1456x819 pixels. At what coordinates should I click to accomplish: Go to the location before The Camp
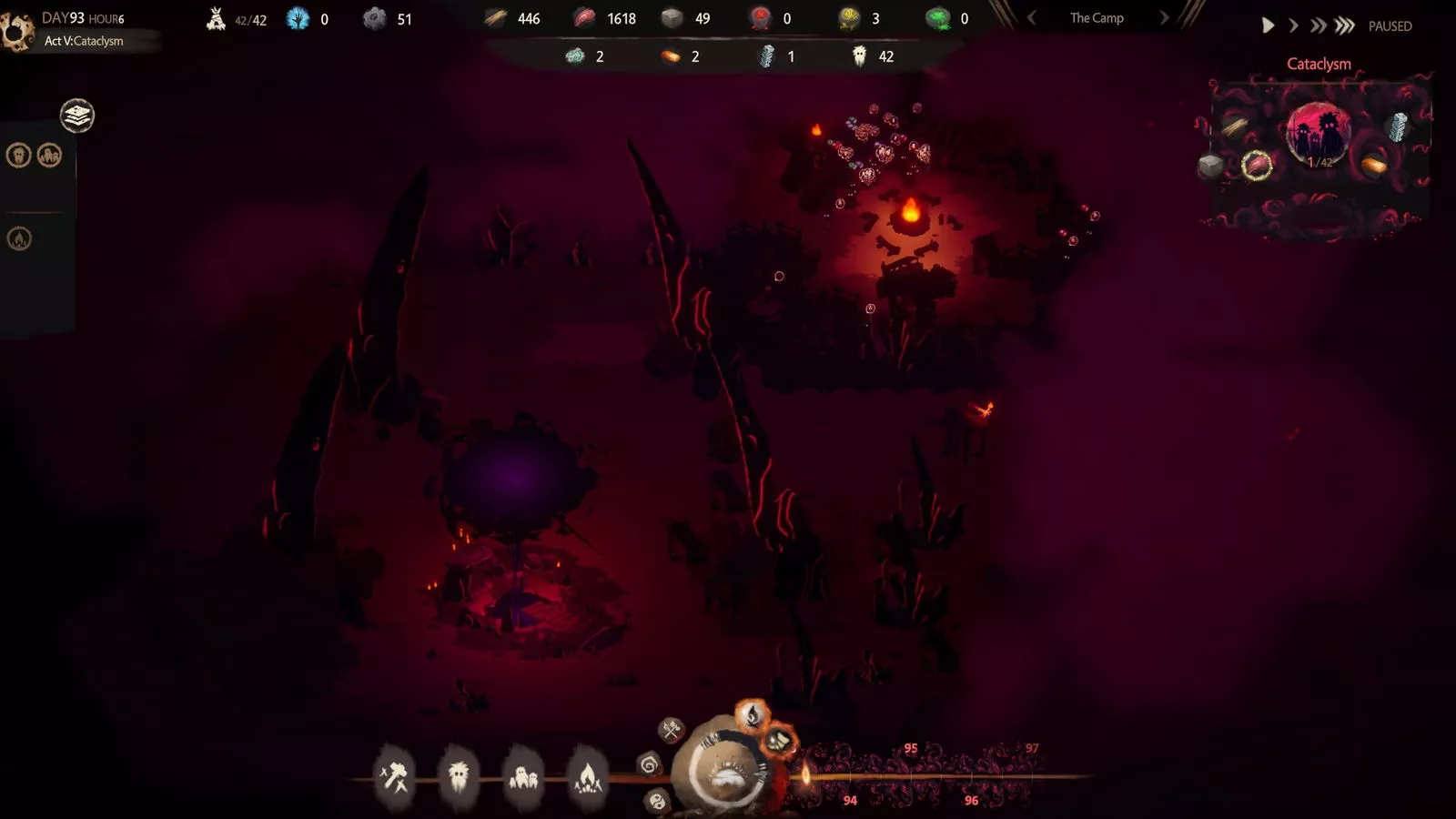tap(1031, 18)
